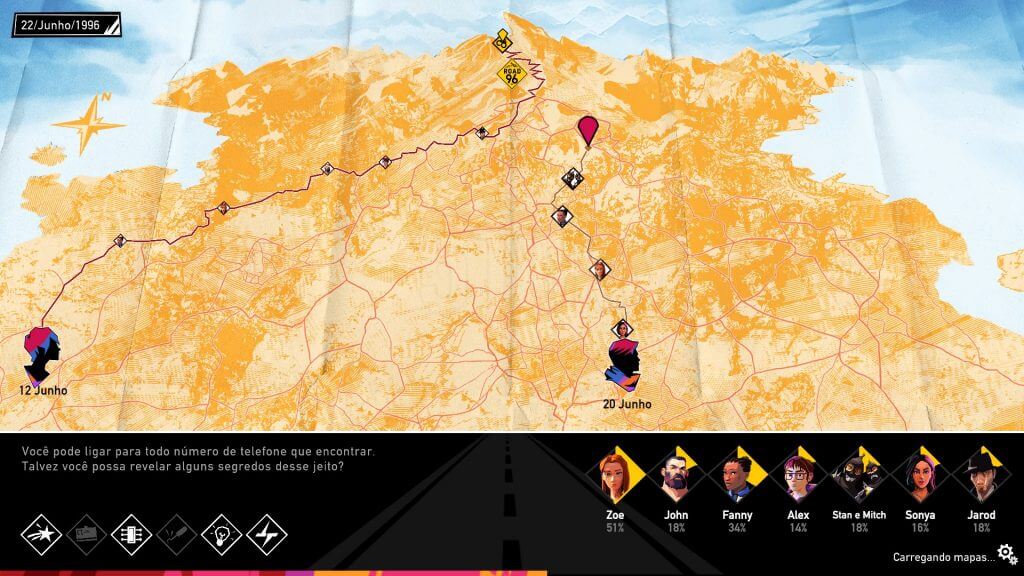Choose the microchip ability icon
This screenshot has height=576, width=1024.
[131, 534]
